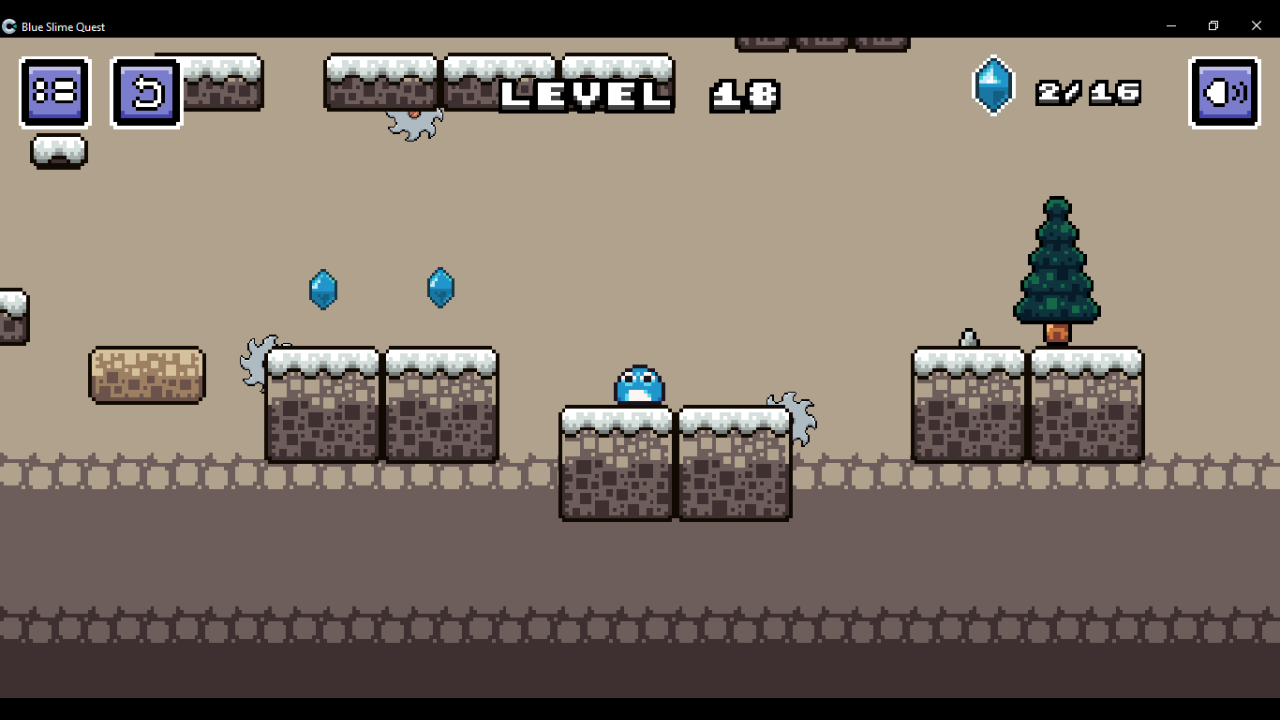The image size is (1280, 720).
Task: Click the blue gem counter icon
Action: point(993,87)
